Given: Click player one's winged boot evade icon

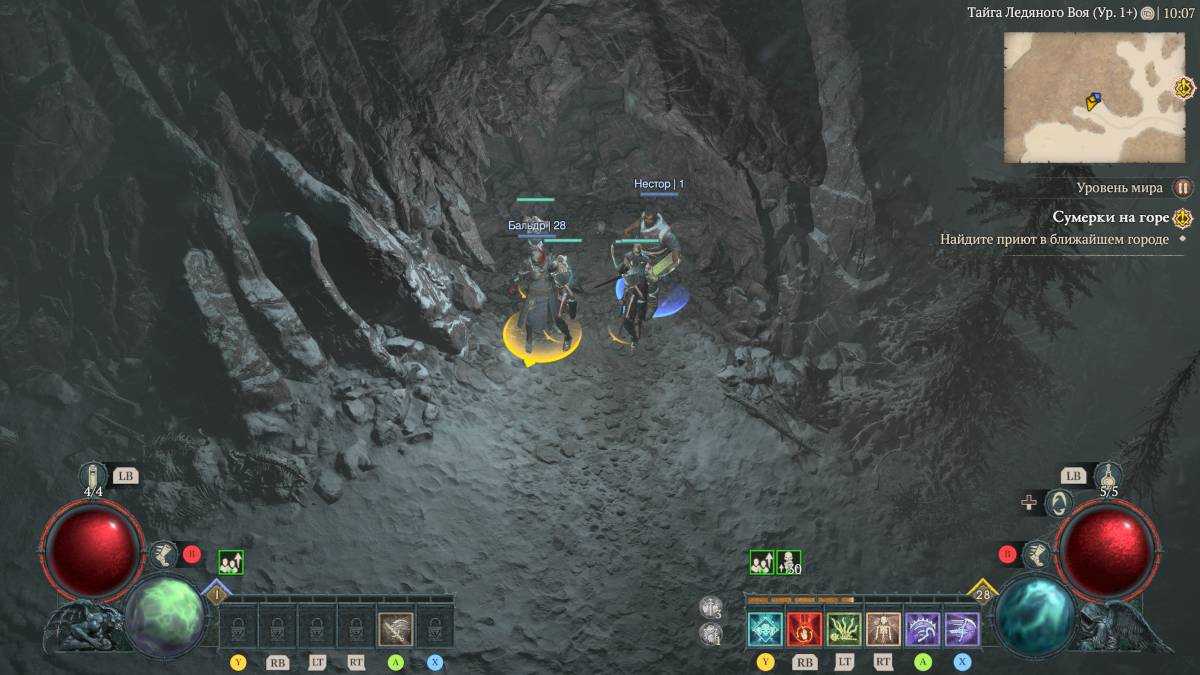Looking at the screenshot, I should point(162,554).
